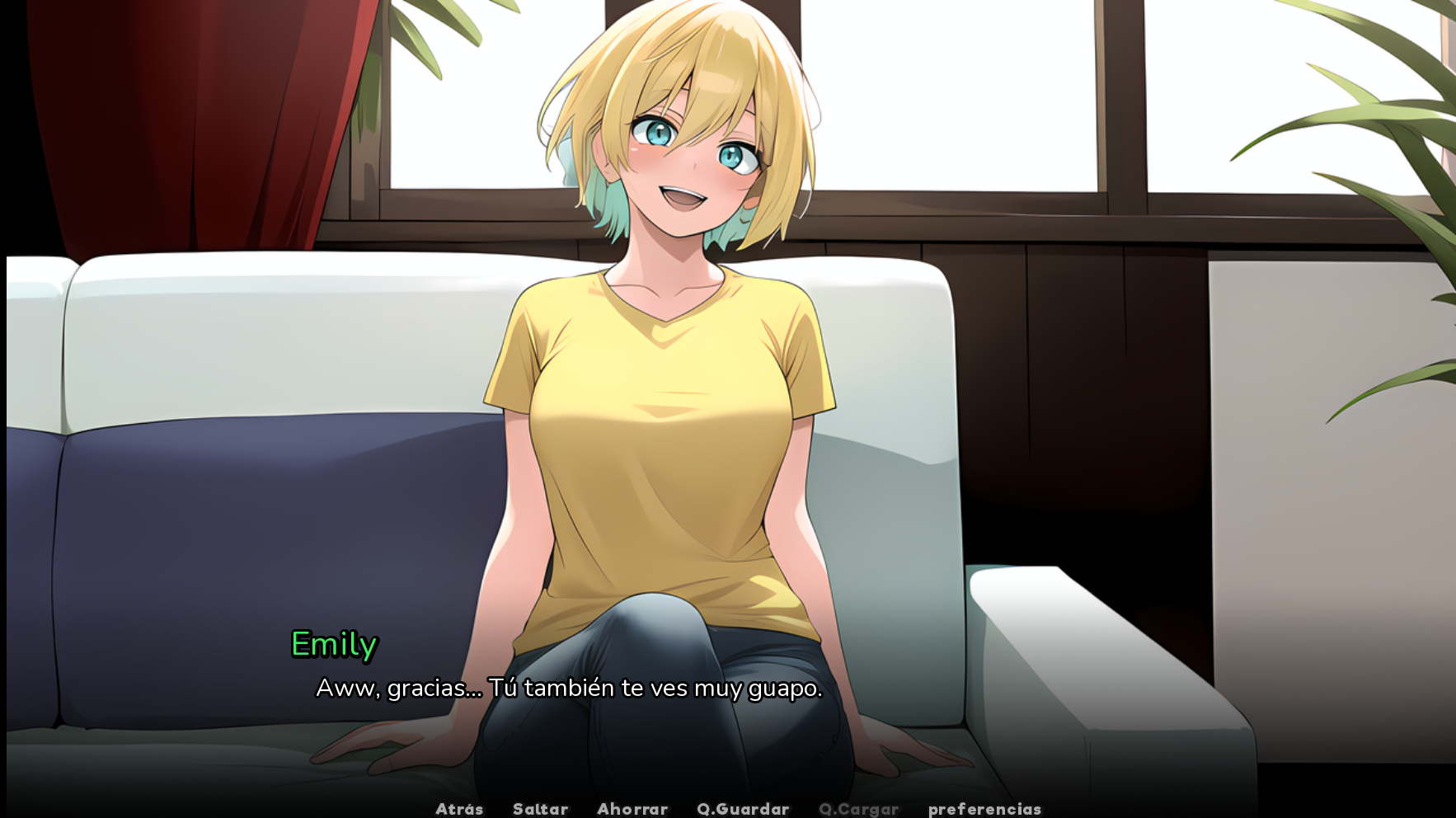Click Saltar to fast-forward seen text
This screenshot has height=818, width=1456.
(541, 809)
